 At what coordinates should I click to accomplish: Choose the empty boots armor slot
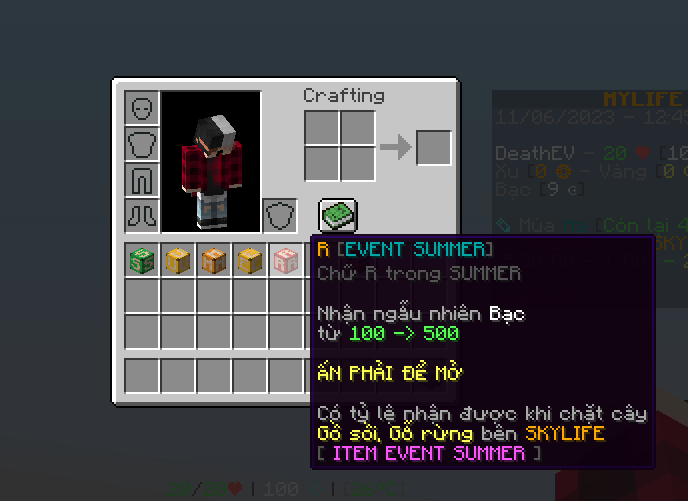click(142, 215)
